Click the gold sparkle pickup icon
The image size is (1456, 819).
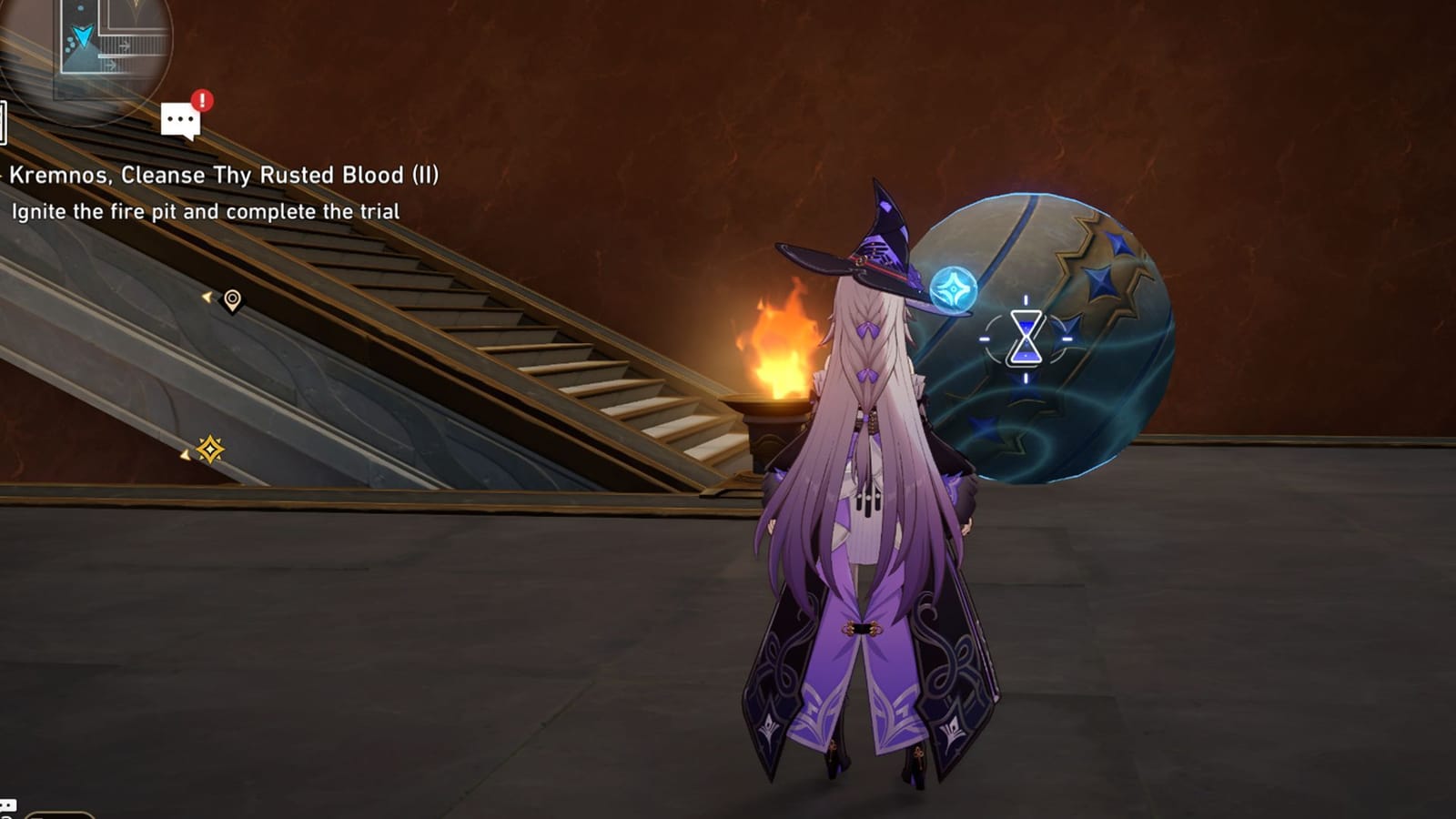(211, 449)
